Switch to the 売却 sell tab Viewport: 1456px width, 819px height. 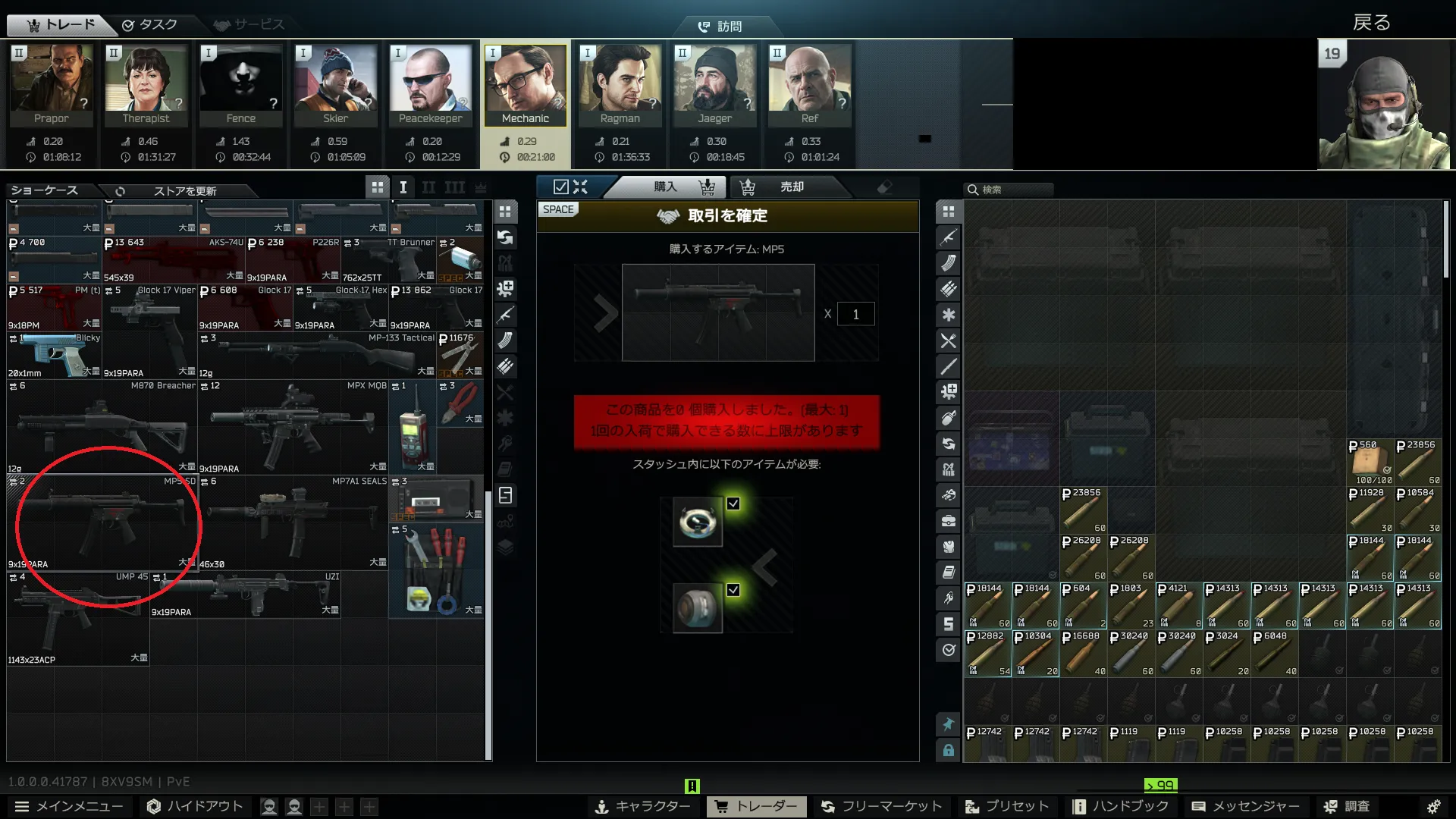click(x=791, y=187)
